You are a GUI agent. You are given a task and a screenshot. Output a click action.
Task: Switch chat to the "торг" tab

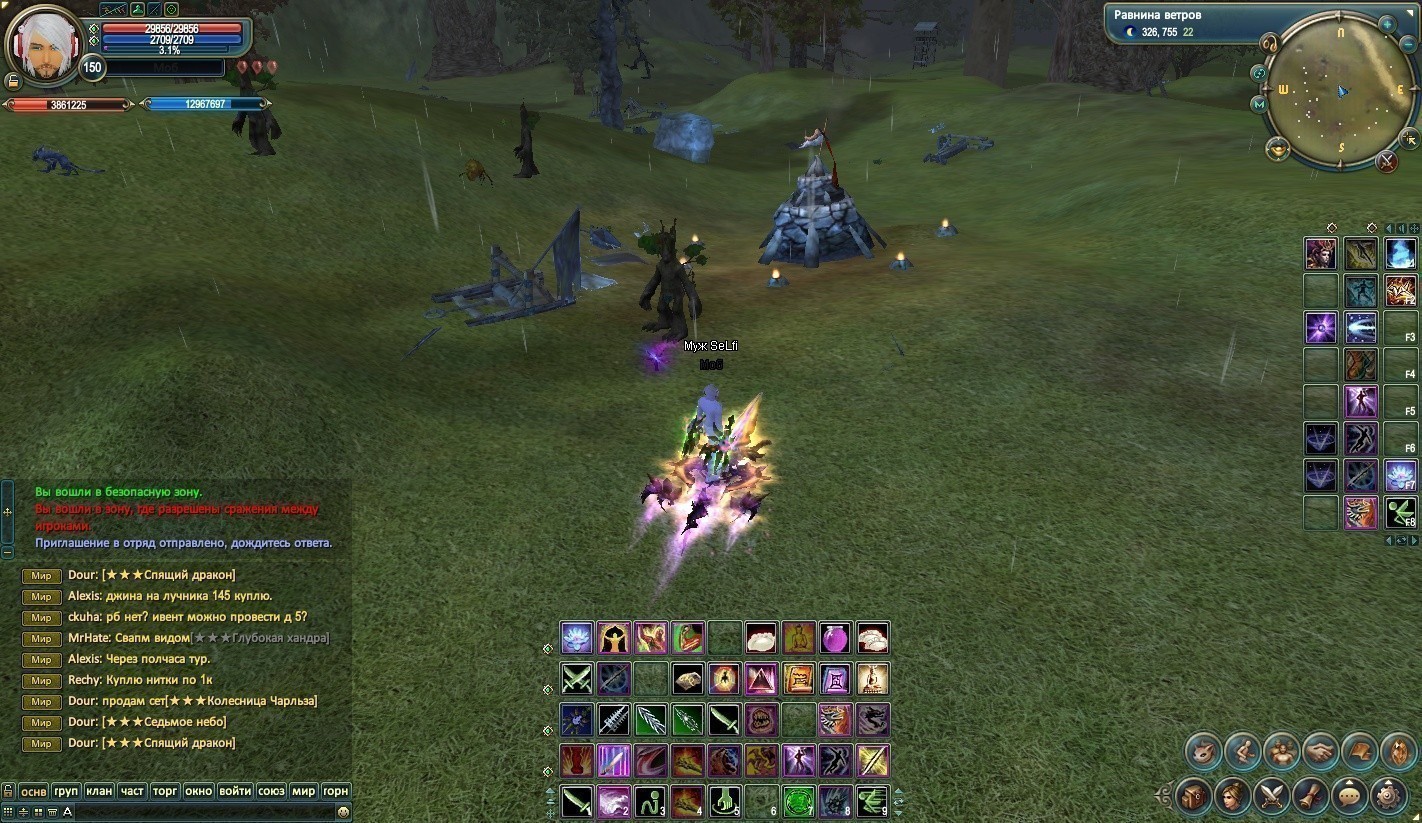[x=164, y=791]
